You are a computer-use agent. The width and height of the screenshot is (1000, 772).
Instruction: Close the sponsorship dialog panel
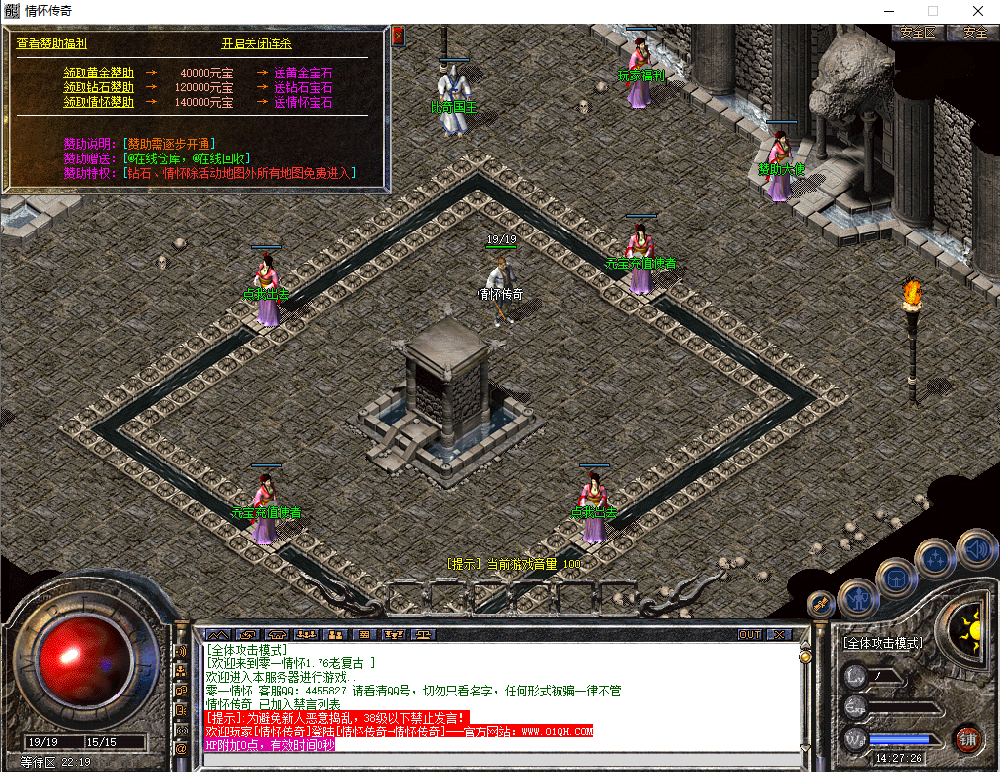coord(398,35)
